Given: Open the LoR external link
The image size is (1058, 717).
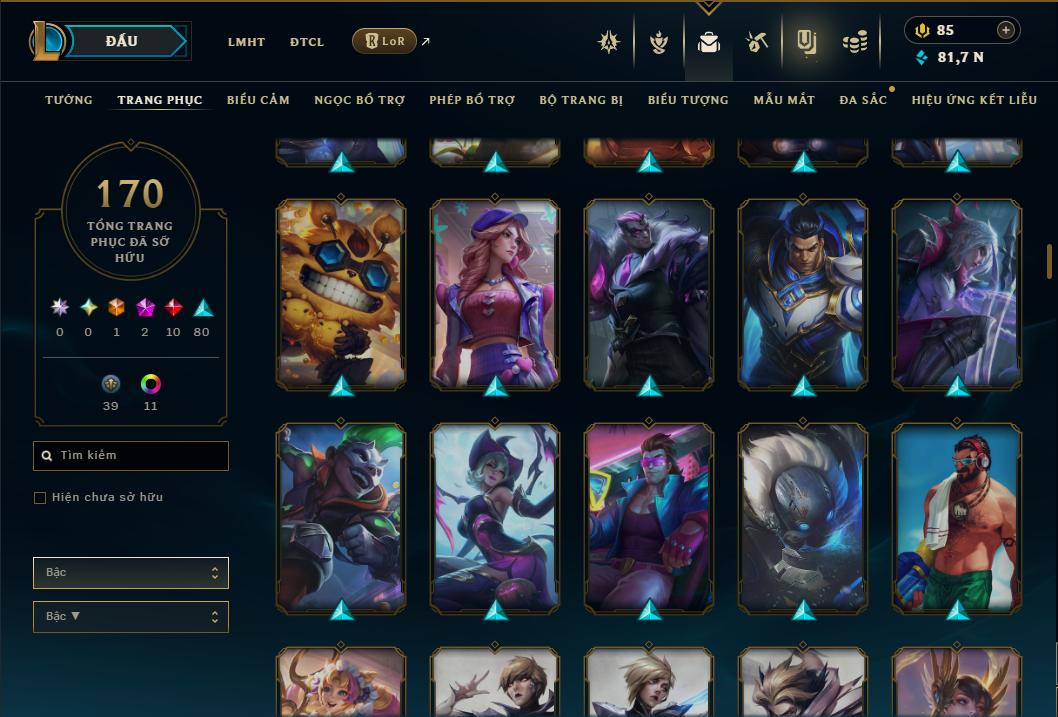Looking at the screenshot, I should point(385,41).
